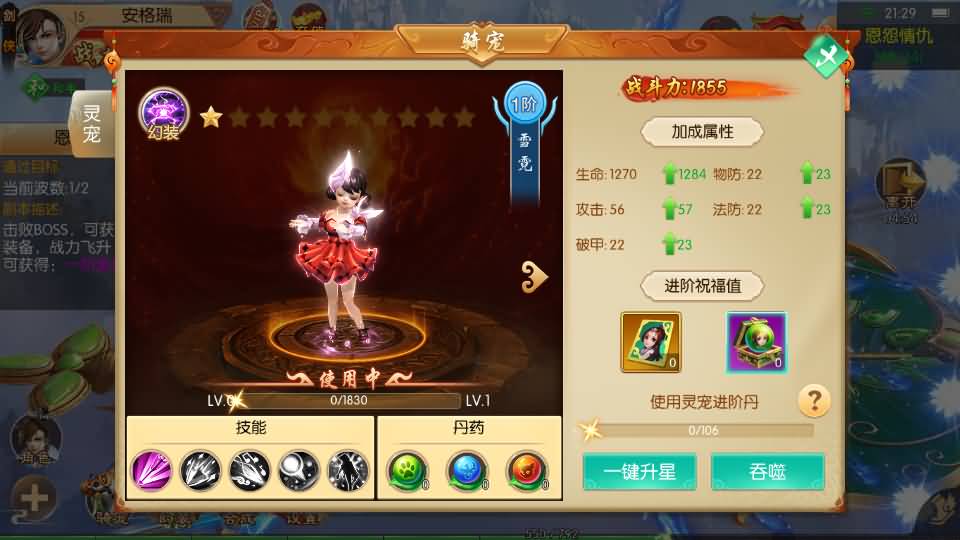View the 进阶祝福值 advancement blessing header
Viewport: 960px width, 540px height.
tap(701, 286)
